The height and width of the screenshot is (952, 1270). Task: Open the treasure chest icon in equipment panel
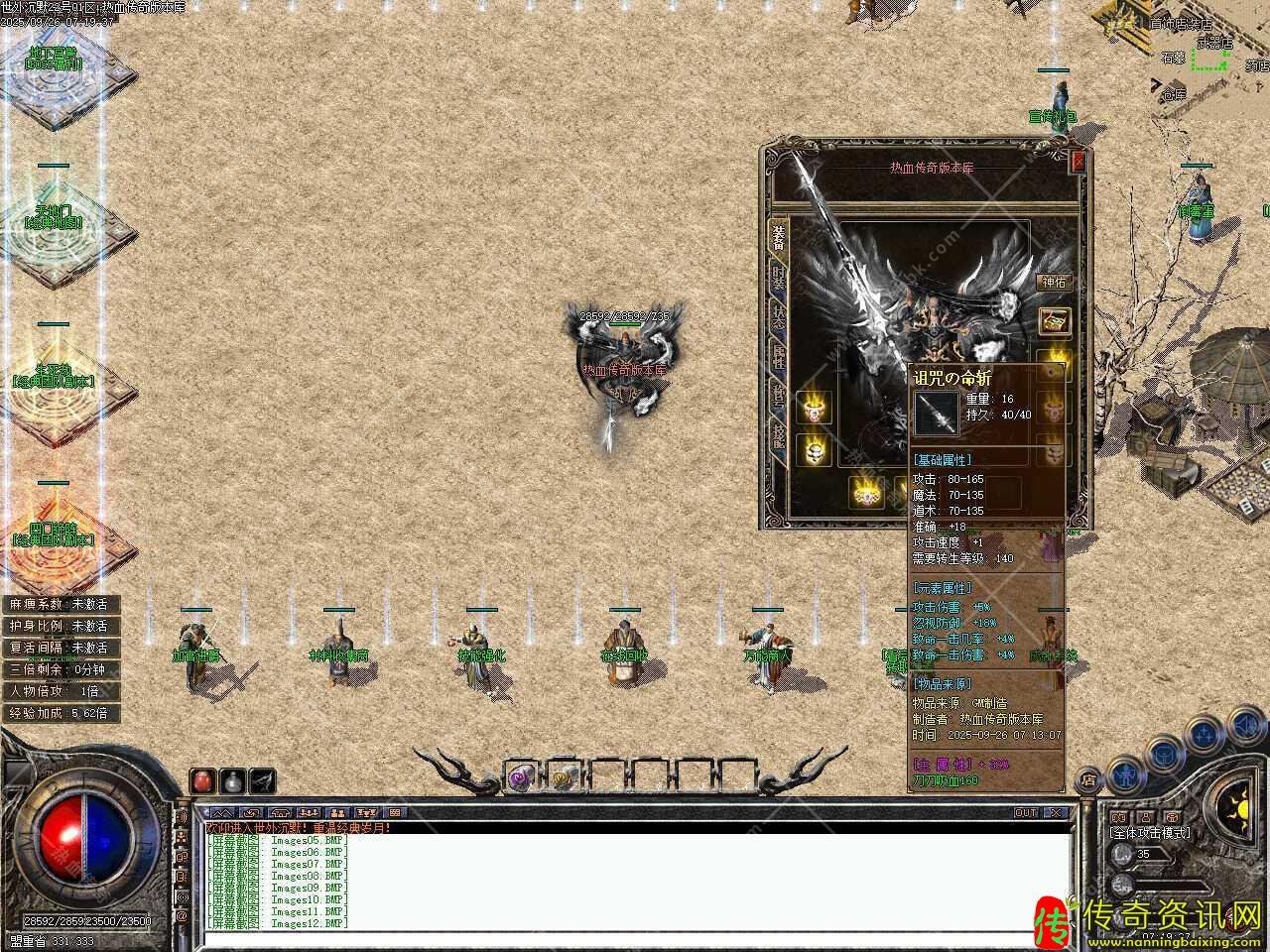[x=1054, y=320]
